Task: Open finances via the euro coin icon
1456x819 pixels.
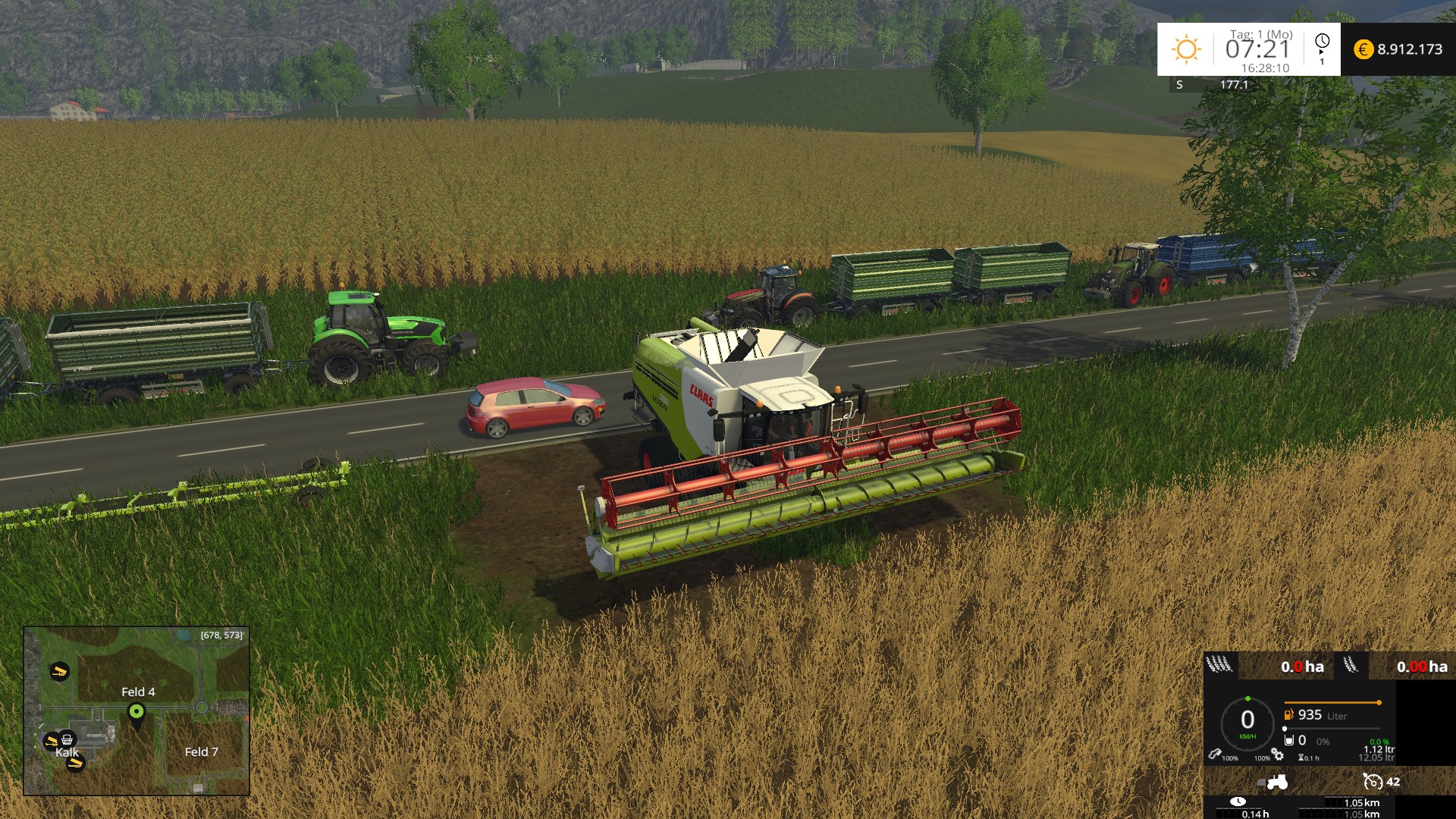Action: [1363, 49]
